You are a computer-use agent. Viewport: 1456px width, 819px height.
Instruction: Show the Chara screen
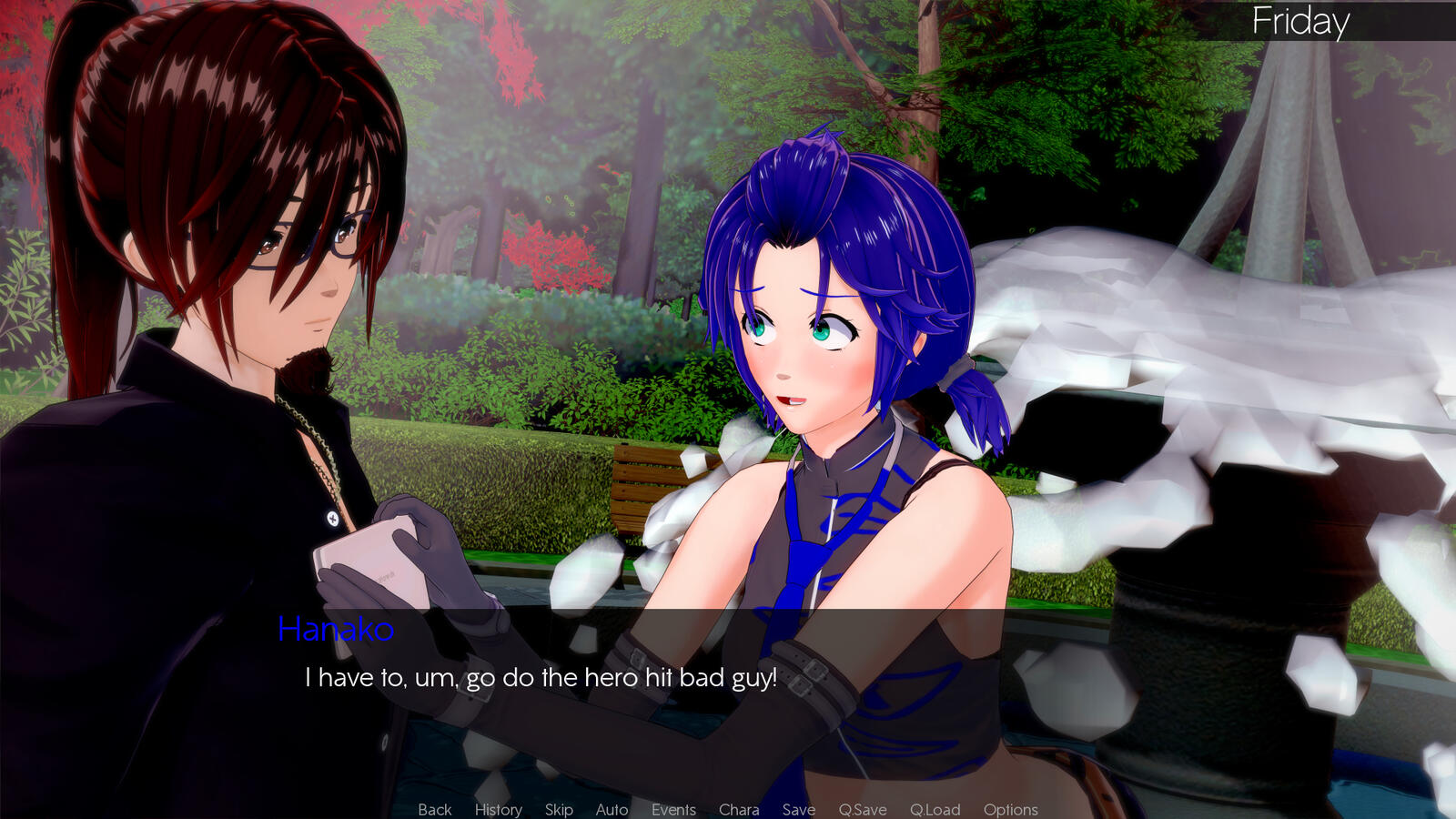738,809
